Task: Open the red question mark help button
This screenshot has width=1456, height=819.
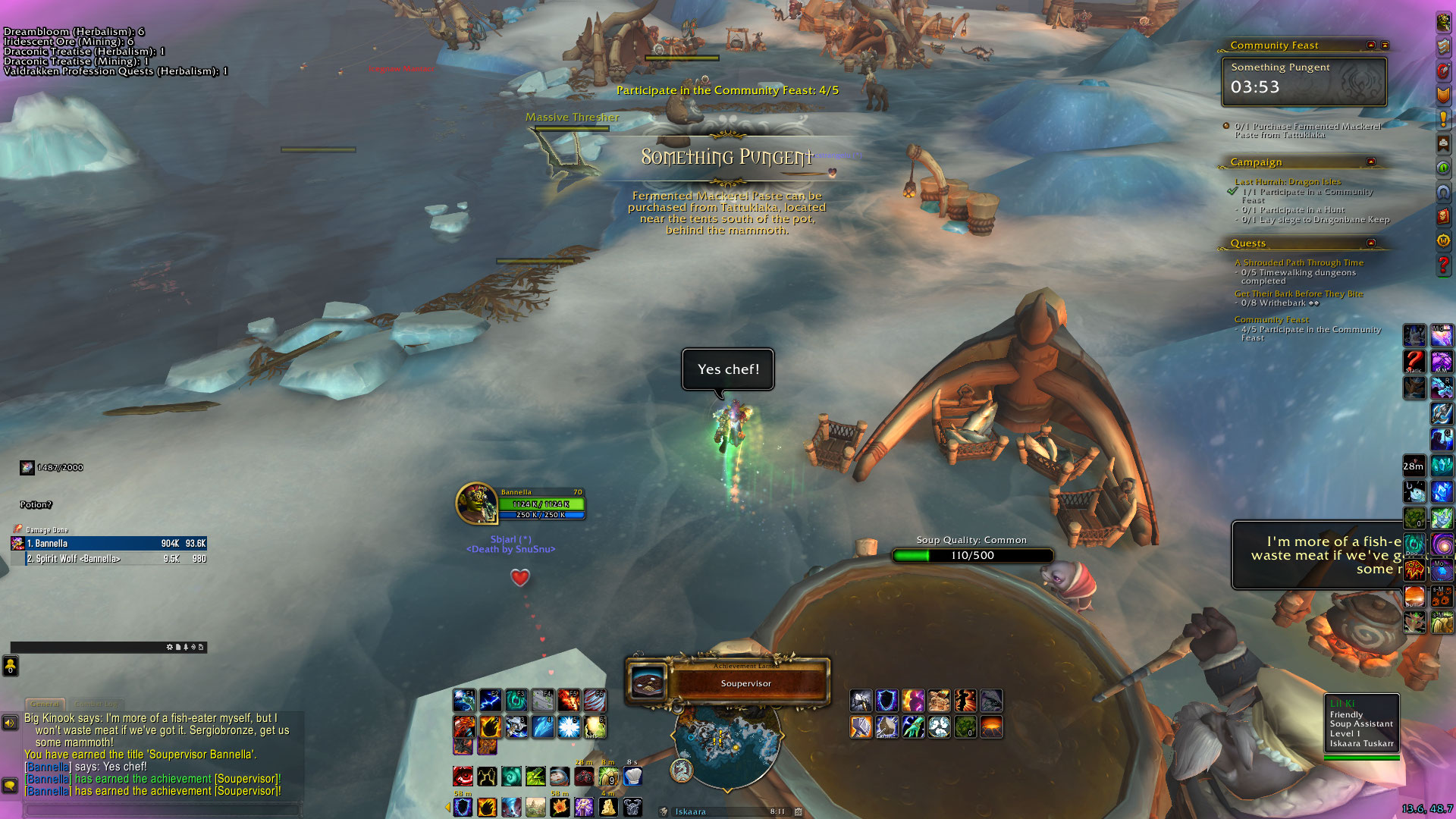Action: coord(1443,265)
